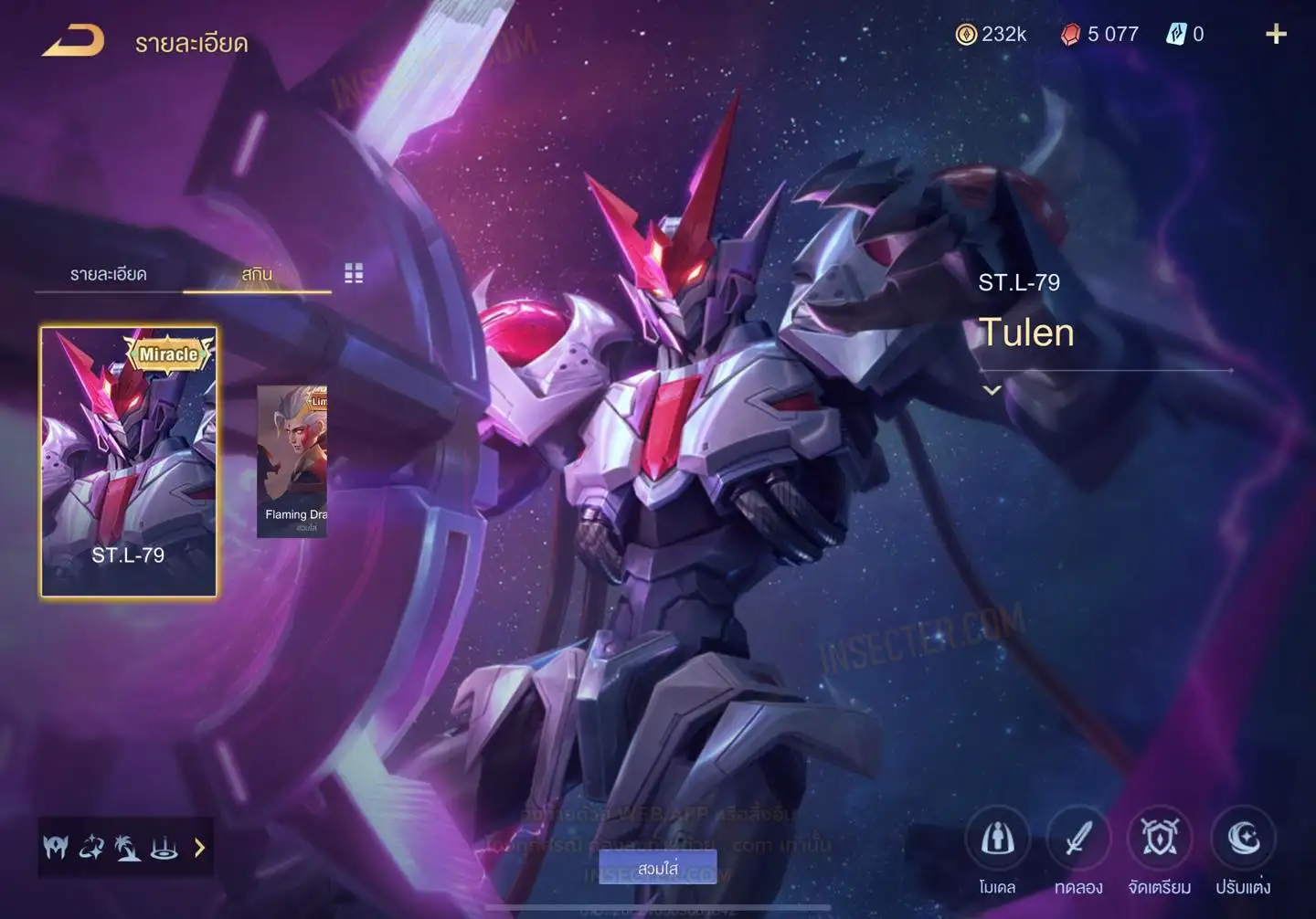Click the gold coin balance of 232k

[x=992, y=35]
